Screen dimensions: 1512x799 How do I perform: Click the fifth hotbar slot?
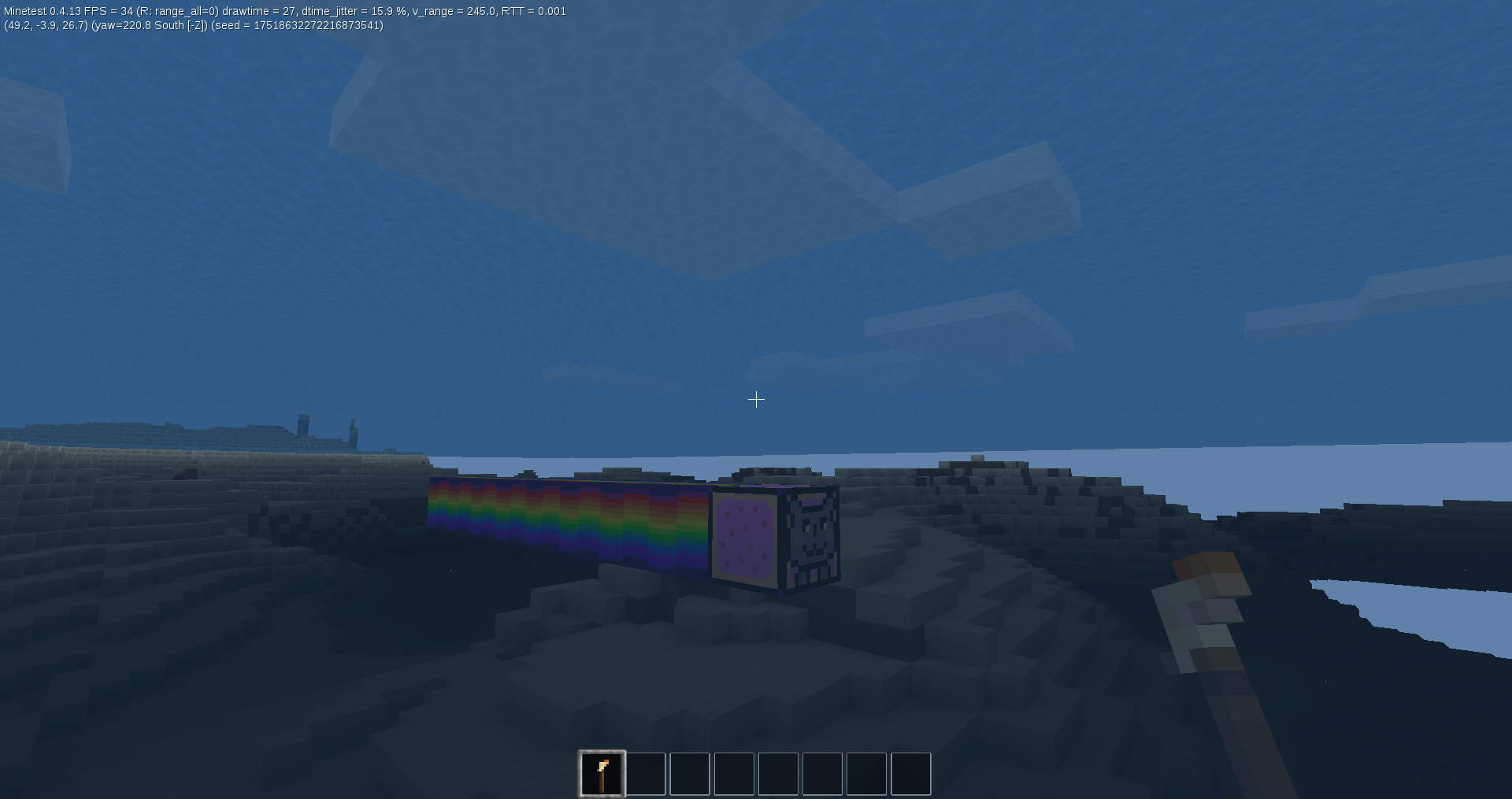coord(778,773)
